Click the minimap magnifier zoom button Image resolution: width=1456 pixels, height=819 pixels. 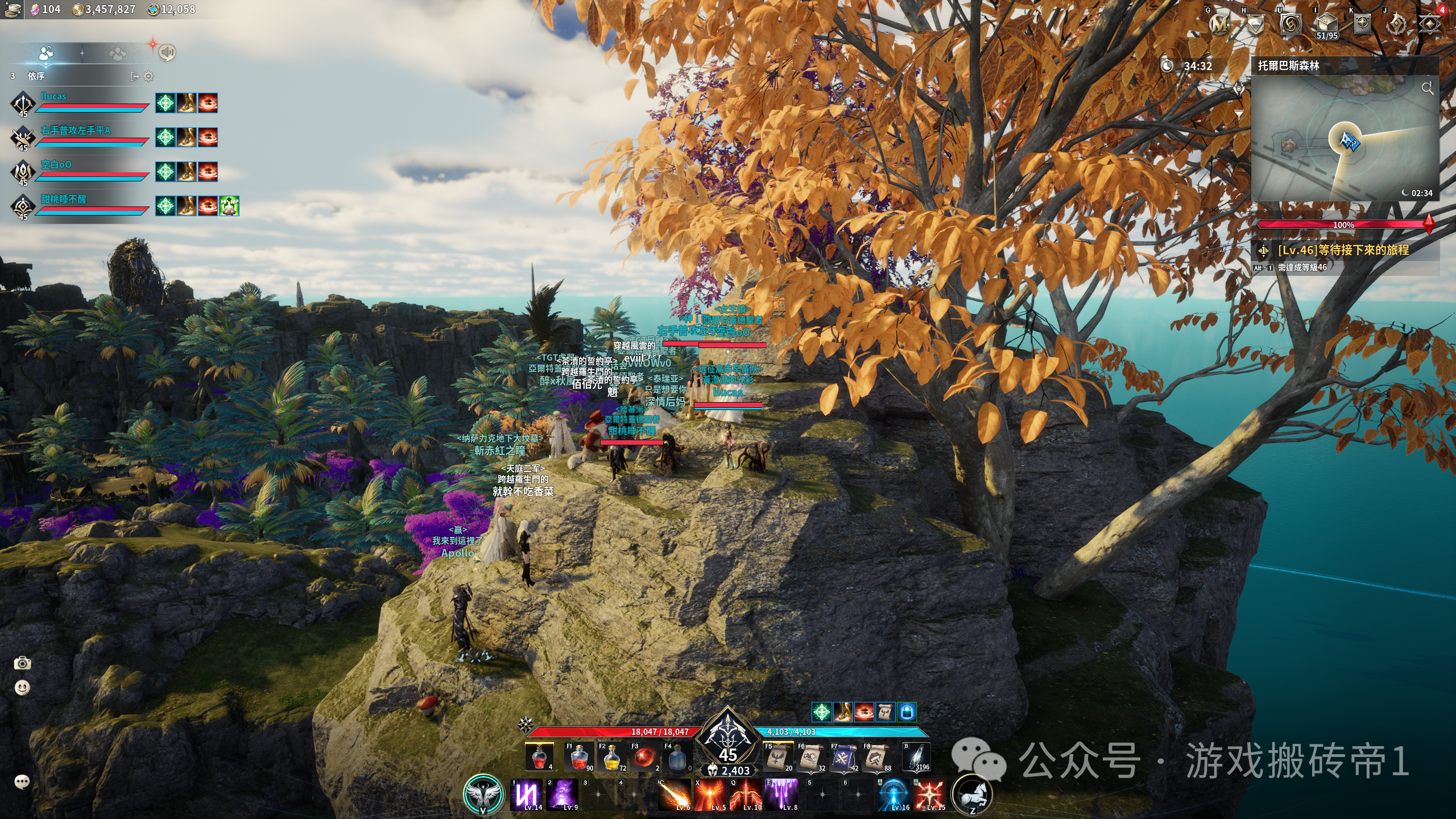pos(1427,88)
